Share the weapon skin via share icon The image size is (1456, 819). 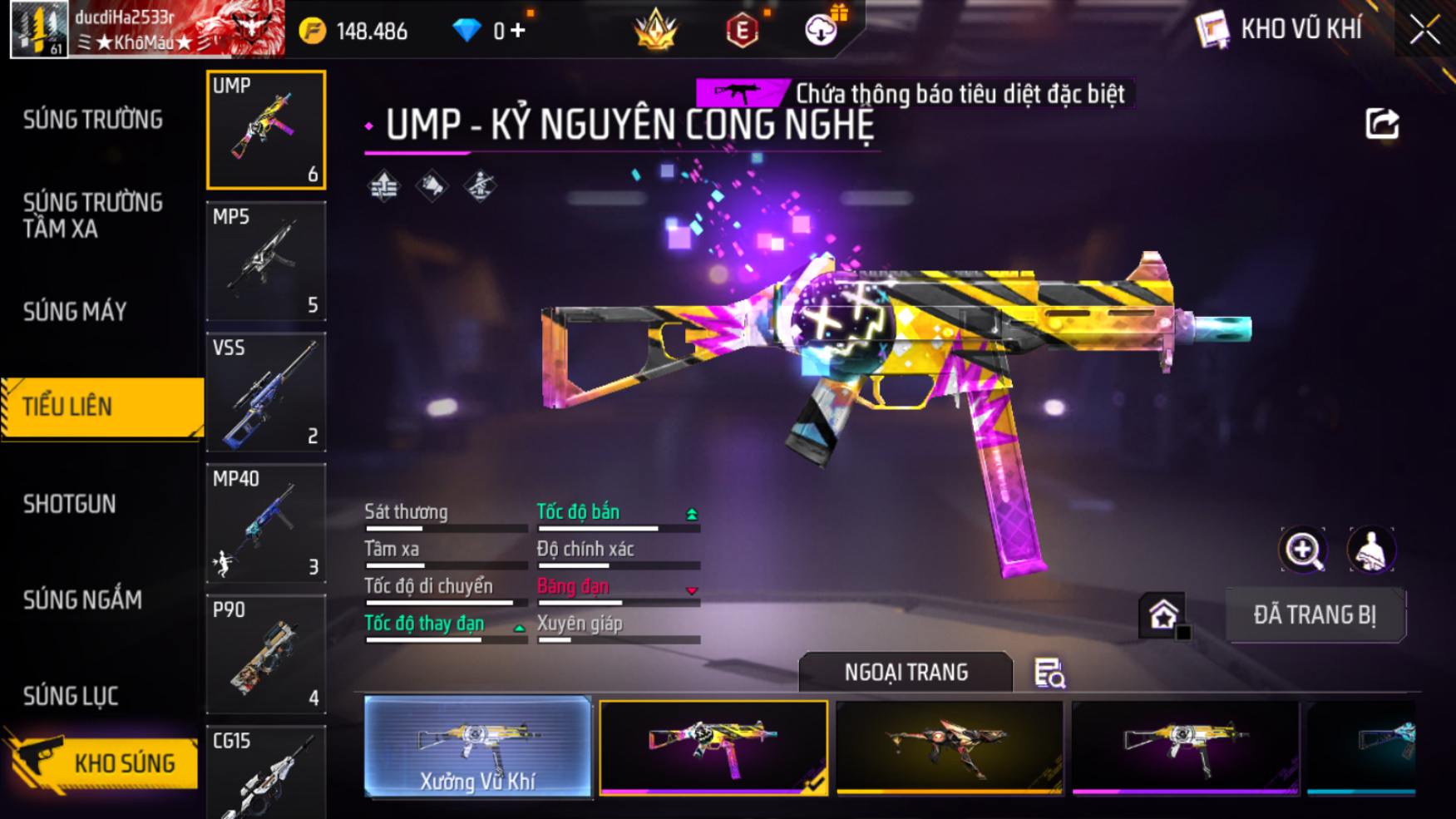coord(1382,124)
